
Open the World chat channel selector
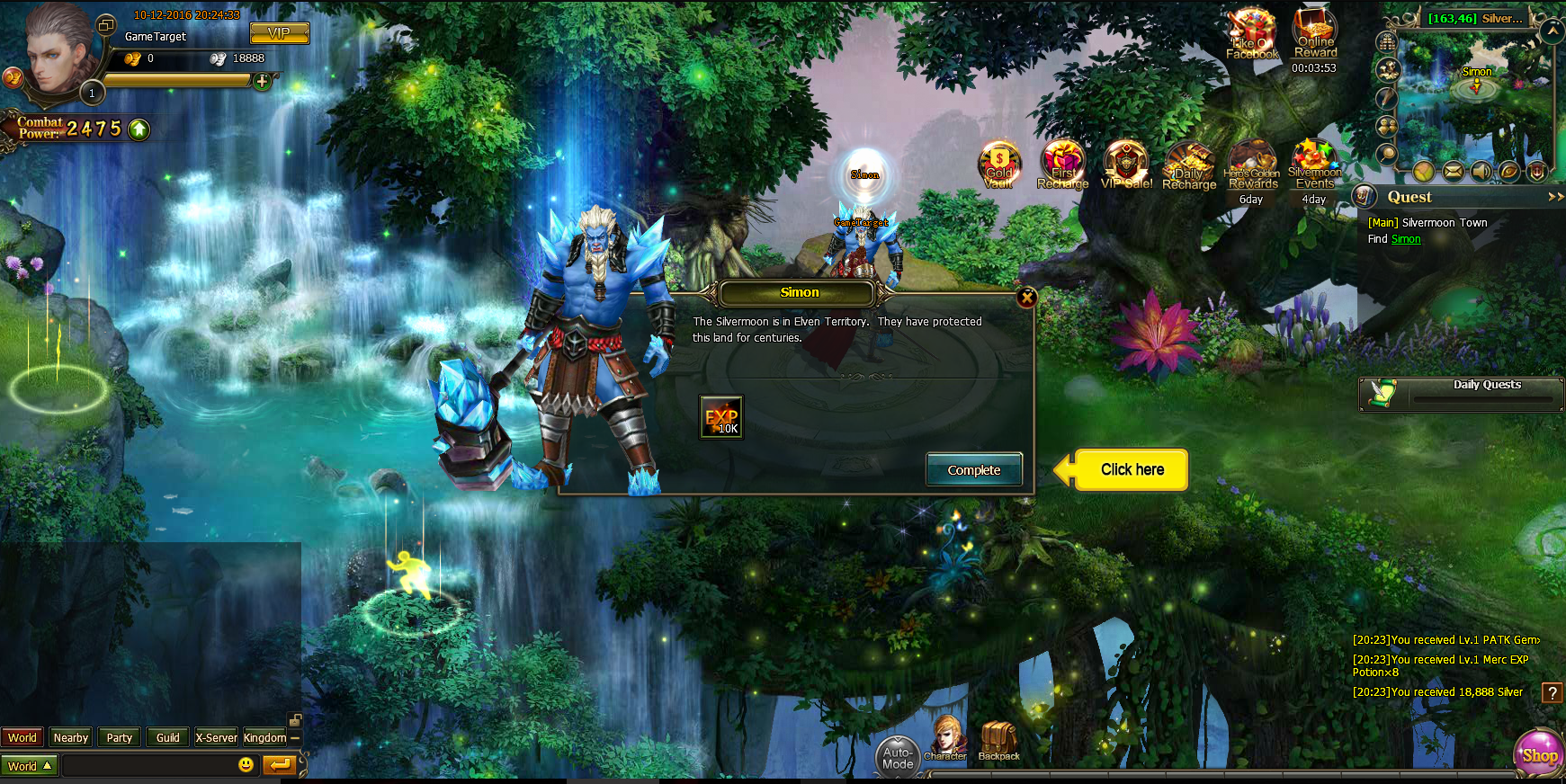[30, 765]
